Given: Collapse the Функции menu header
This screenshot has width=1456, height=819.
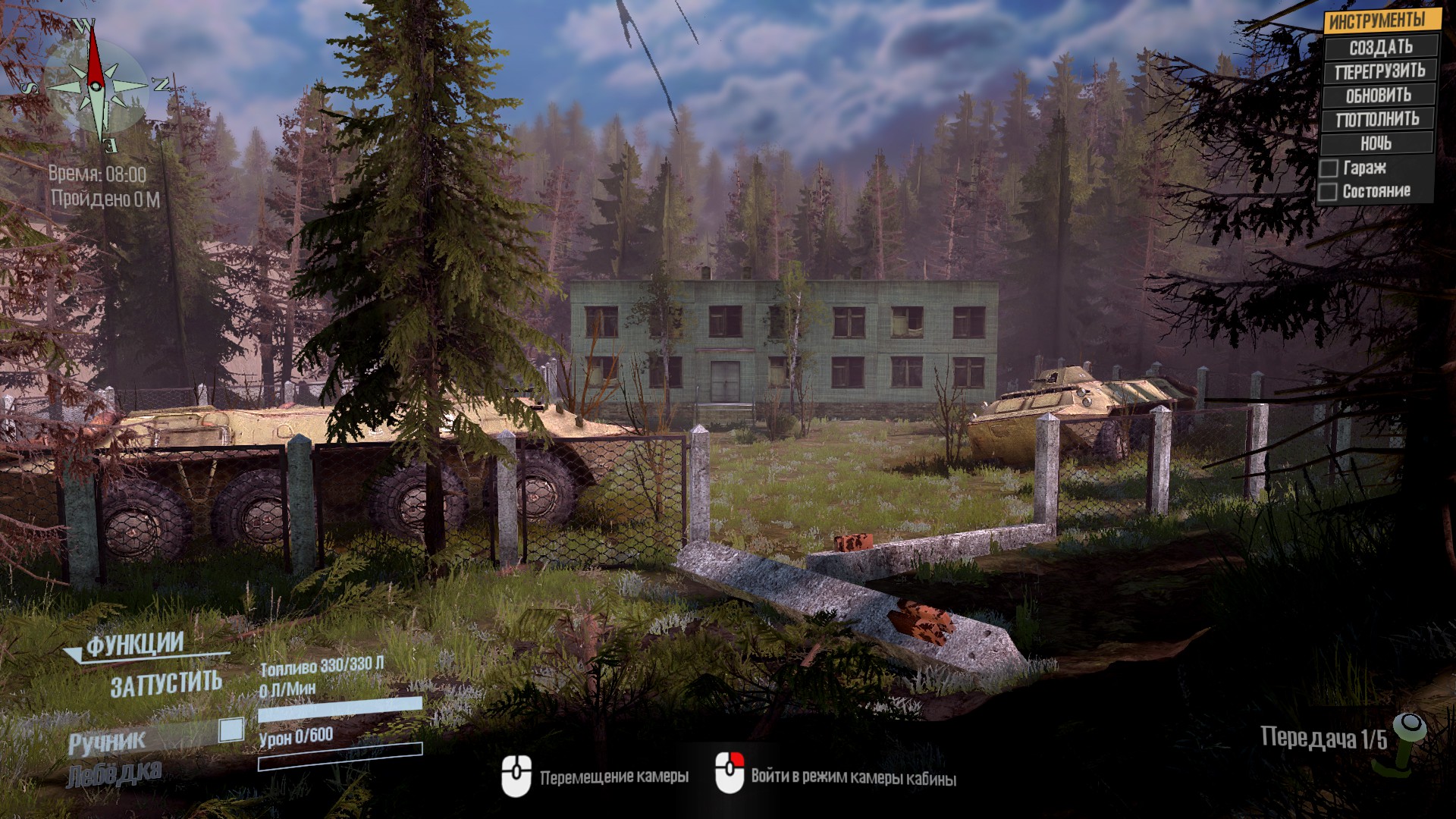Looking at the screenshot, I should [x=134, y=645].
